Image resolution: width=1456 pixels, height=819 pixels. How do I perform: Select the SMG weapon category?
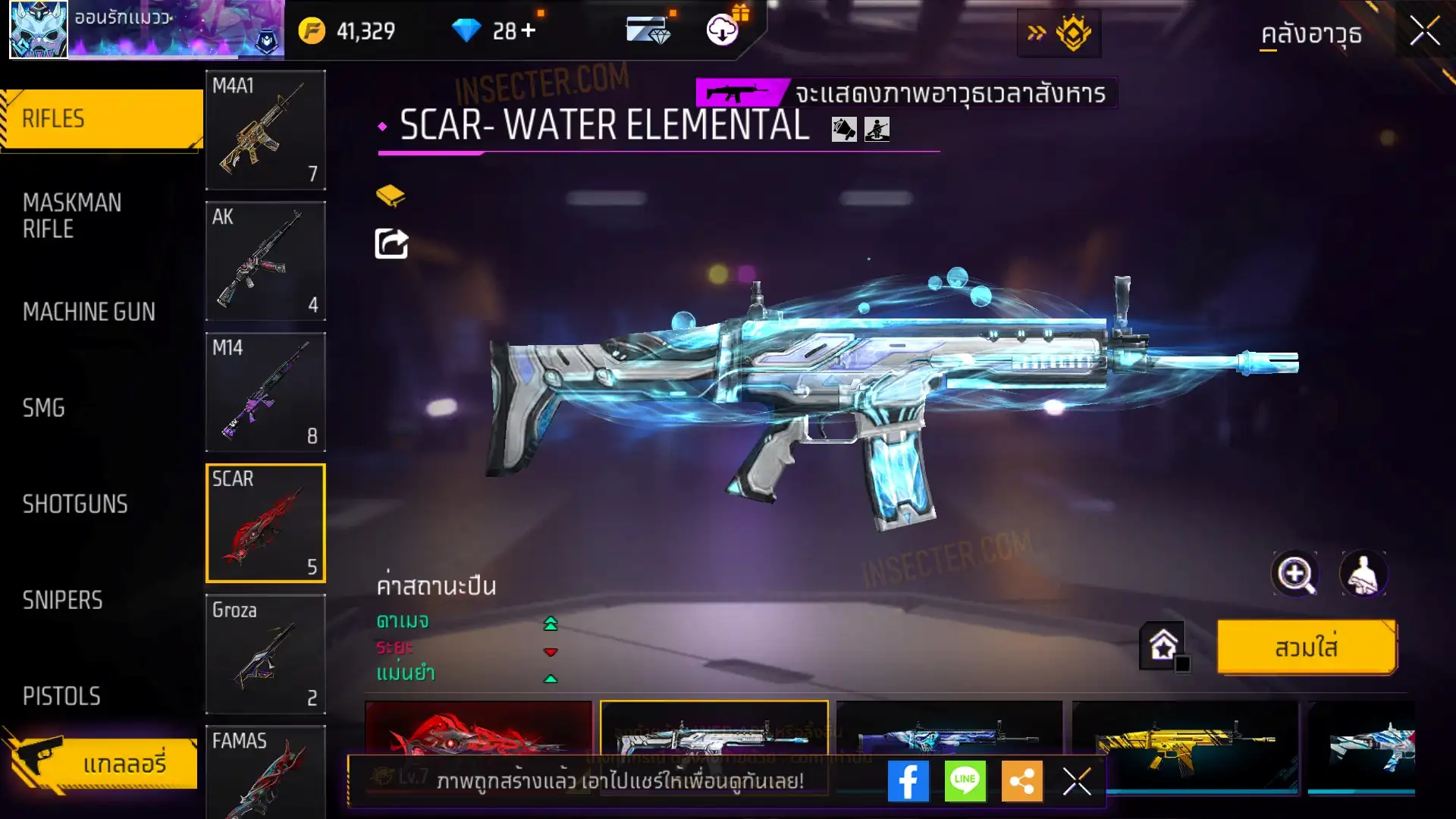tap(44, 408)
